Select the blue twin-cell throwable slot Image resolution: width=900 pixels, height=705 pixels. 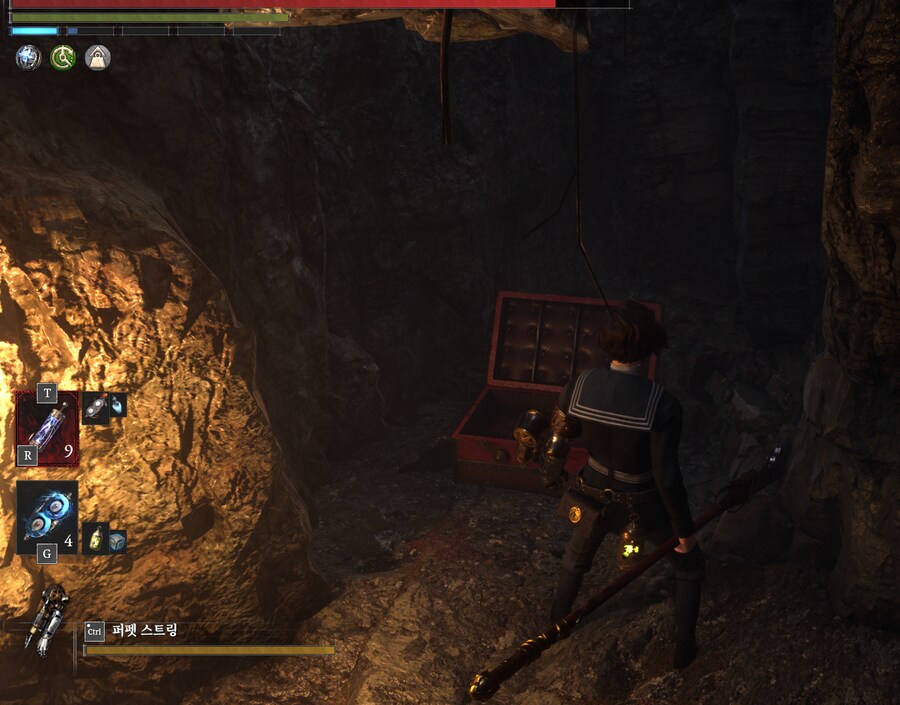click(47, 512)
